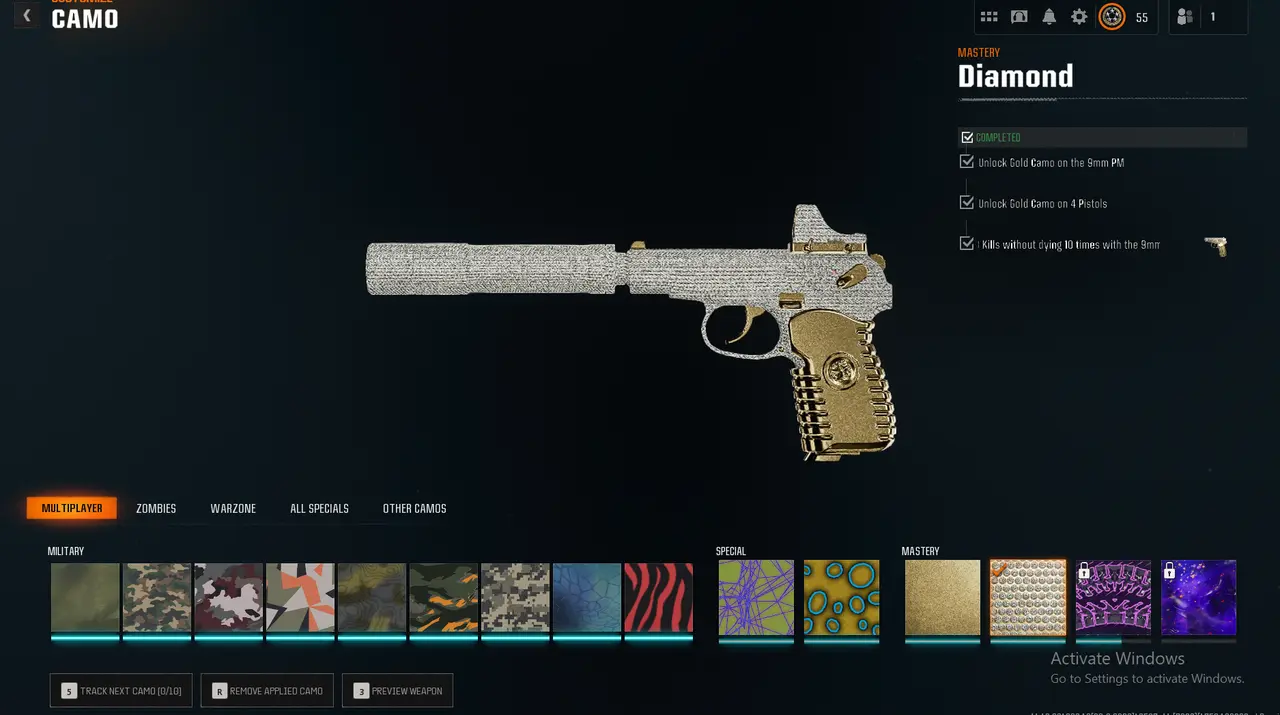Apply the purple web special camo
Viewport: 1280px width, 715px height.
pos(756,597)
